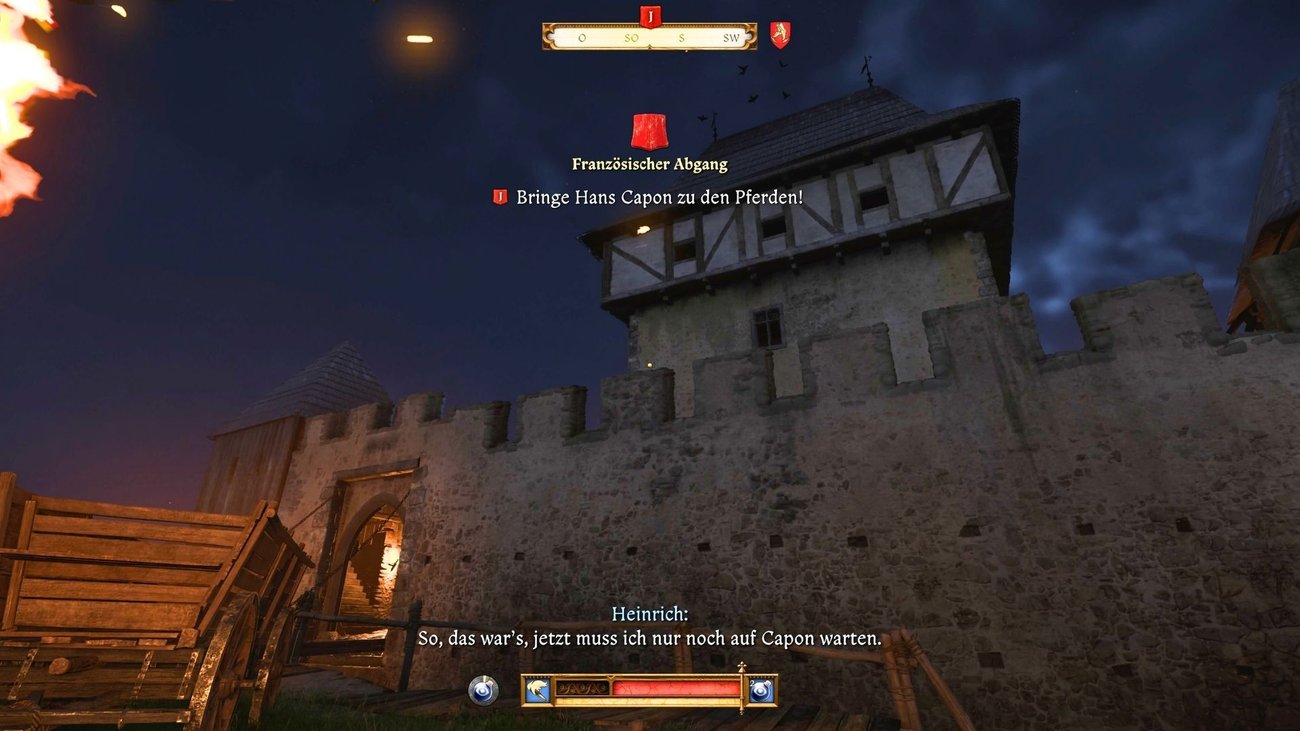Select the red J quest icon beside the objective
Viewport: 1300px width, 731px height.
click(499, 197)
